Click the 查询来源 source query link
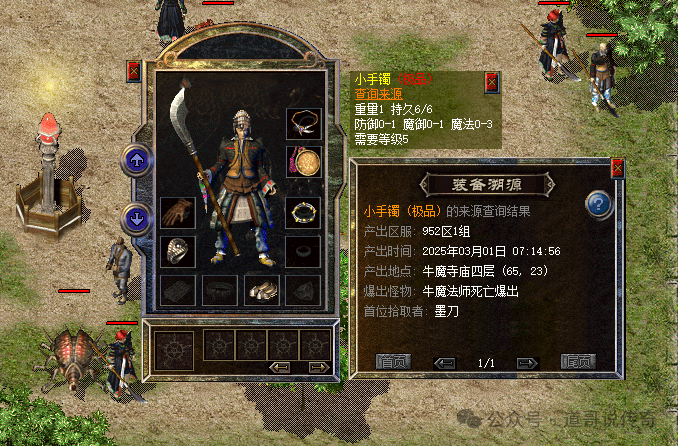This screenshot has height=446, width=678. tap(376, 93)
